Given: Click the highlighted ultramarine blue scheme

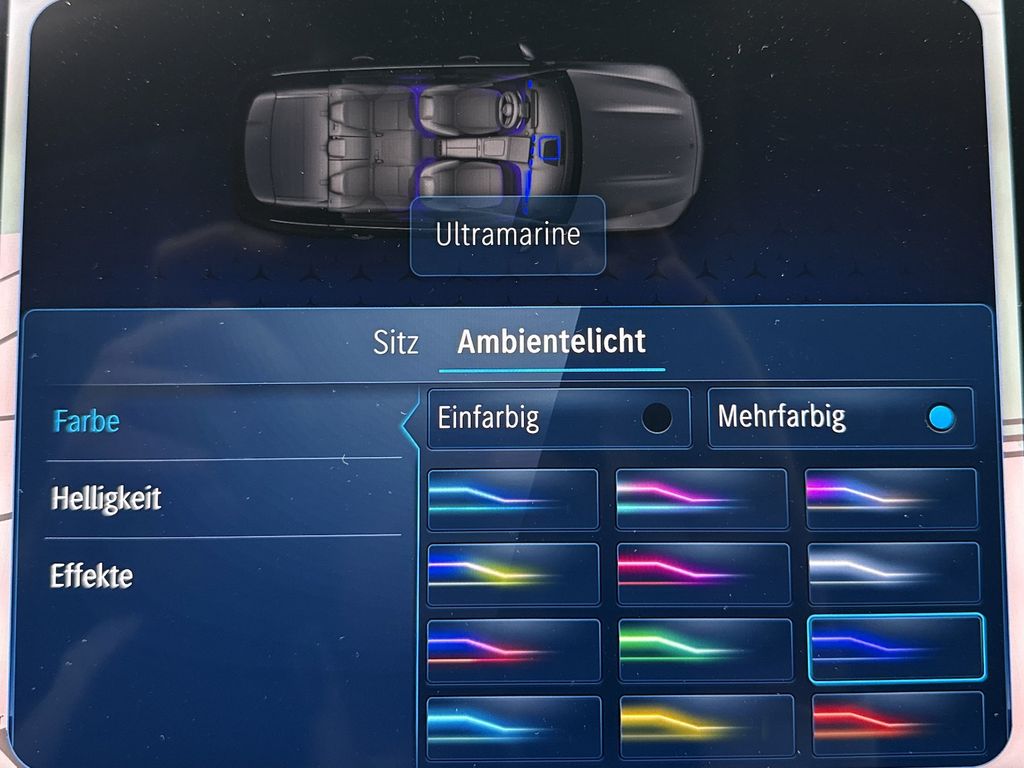Looking at the screenshot, I should pyautogui.click(x=895, y=648).
